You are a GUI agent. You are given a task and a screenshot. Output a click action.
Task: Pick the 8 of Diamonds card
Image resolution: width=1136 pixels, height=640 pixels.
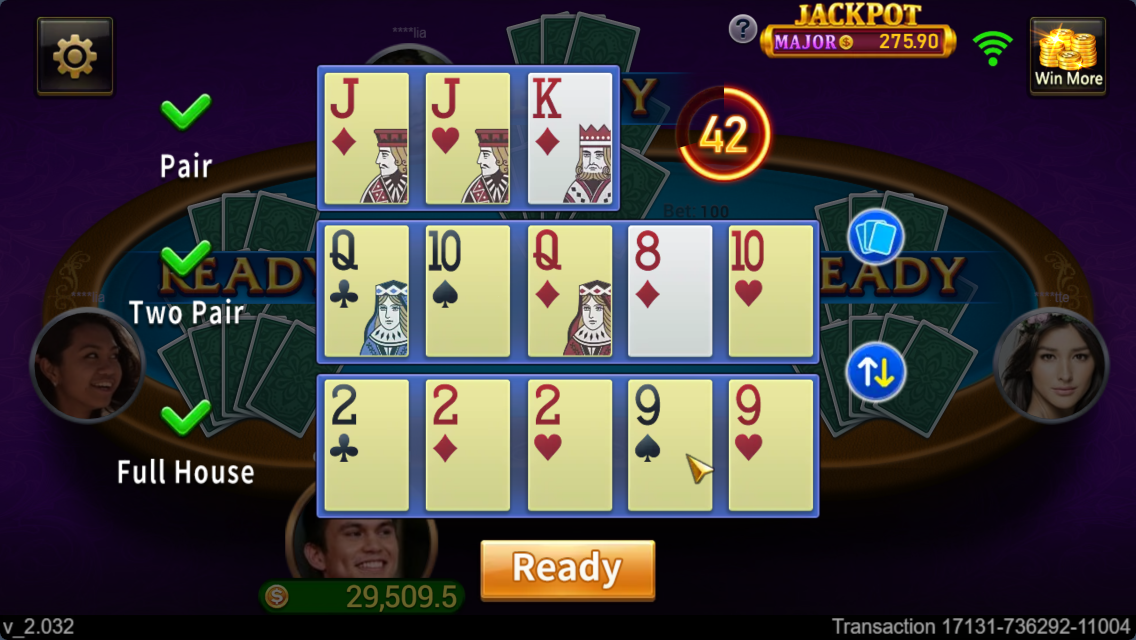(670, 291)
